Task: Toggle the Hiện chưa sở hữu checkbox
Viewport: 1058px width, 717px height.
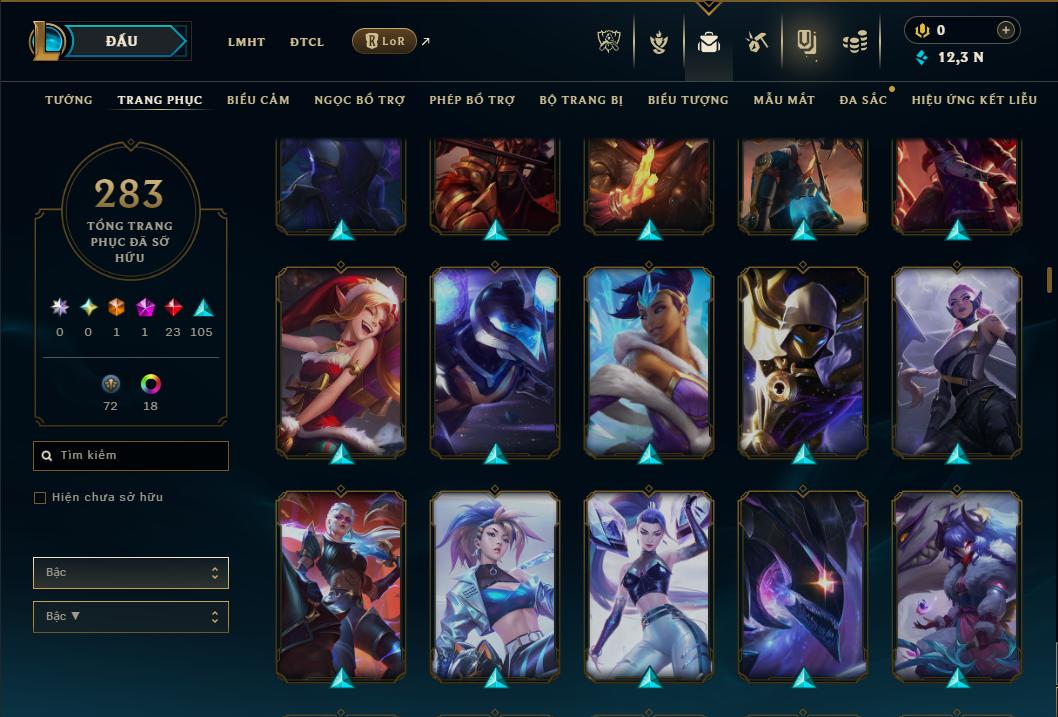Action: point(40,498)
